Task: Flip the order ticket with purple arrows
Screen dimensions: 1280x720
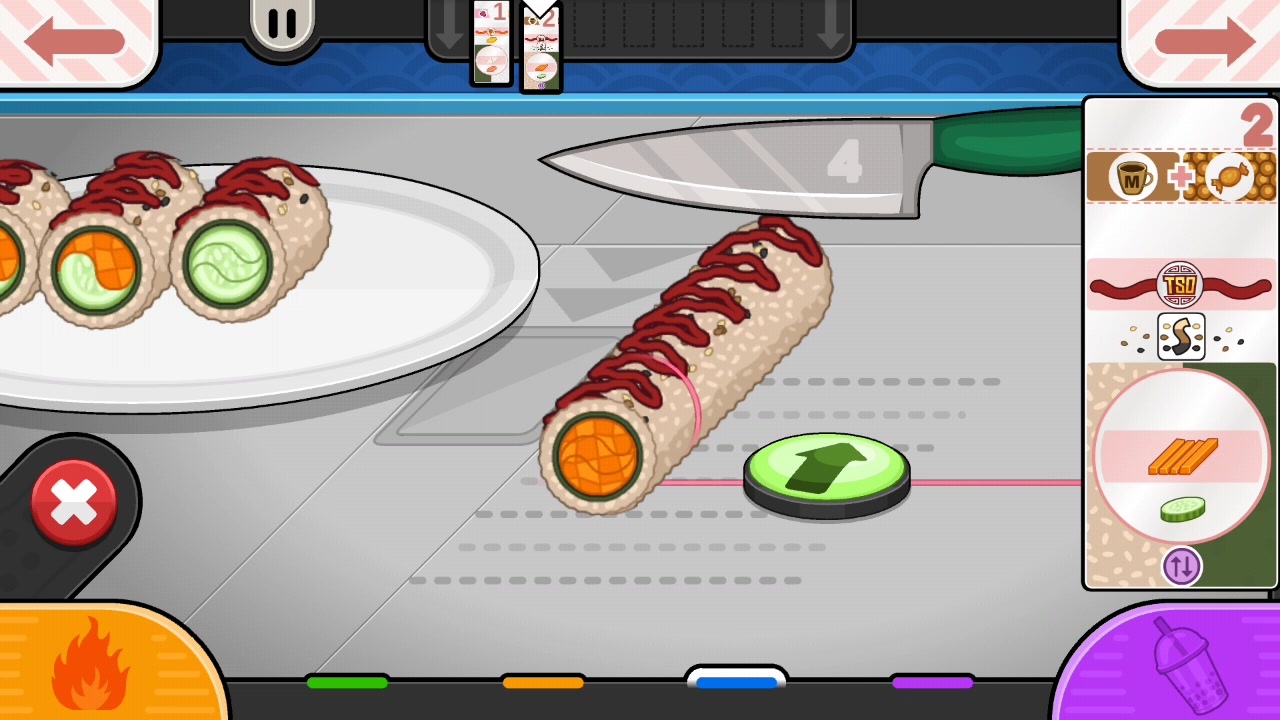Action: click(1181, 566)
